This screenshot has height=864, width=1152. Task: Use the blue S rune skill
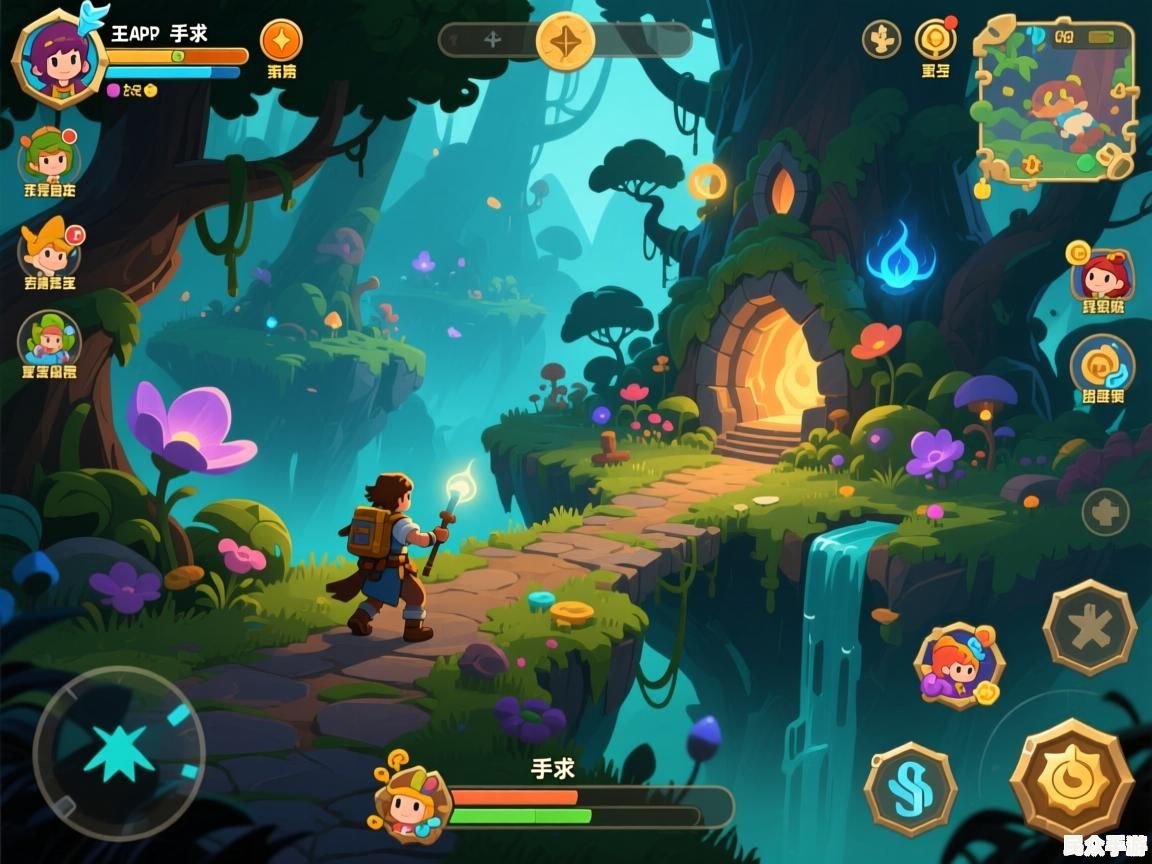(x=910, y=789)
